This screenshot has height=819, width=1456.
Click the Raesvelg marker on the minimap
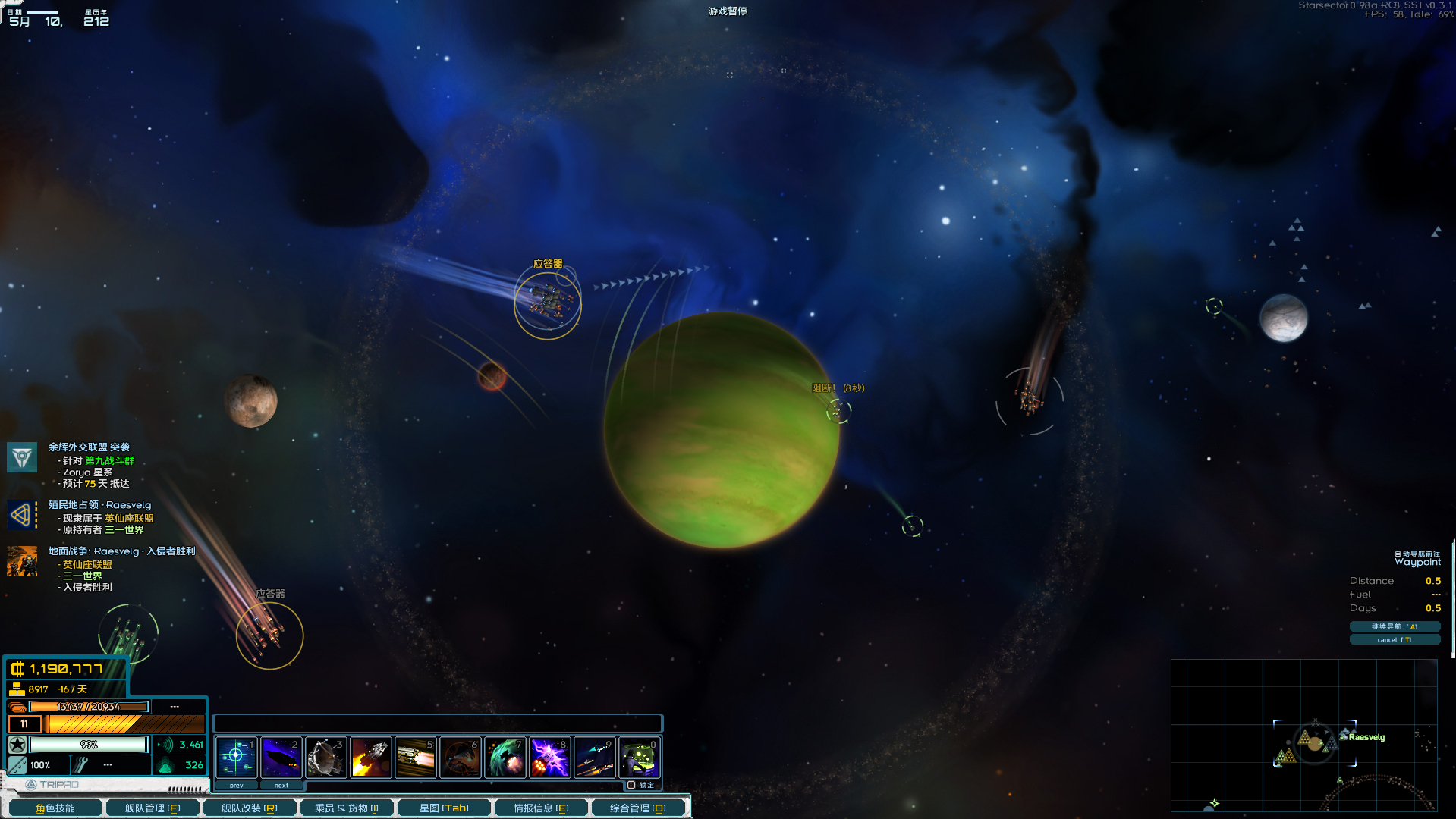tap(1365, 737)
